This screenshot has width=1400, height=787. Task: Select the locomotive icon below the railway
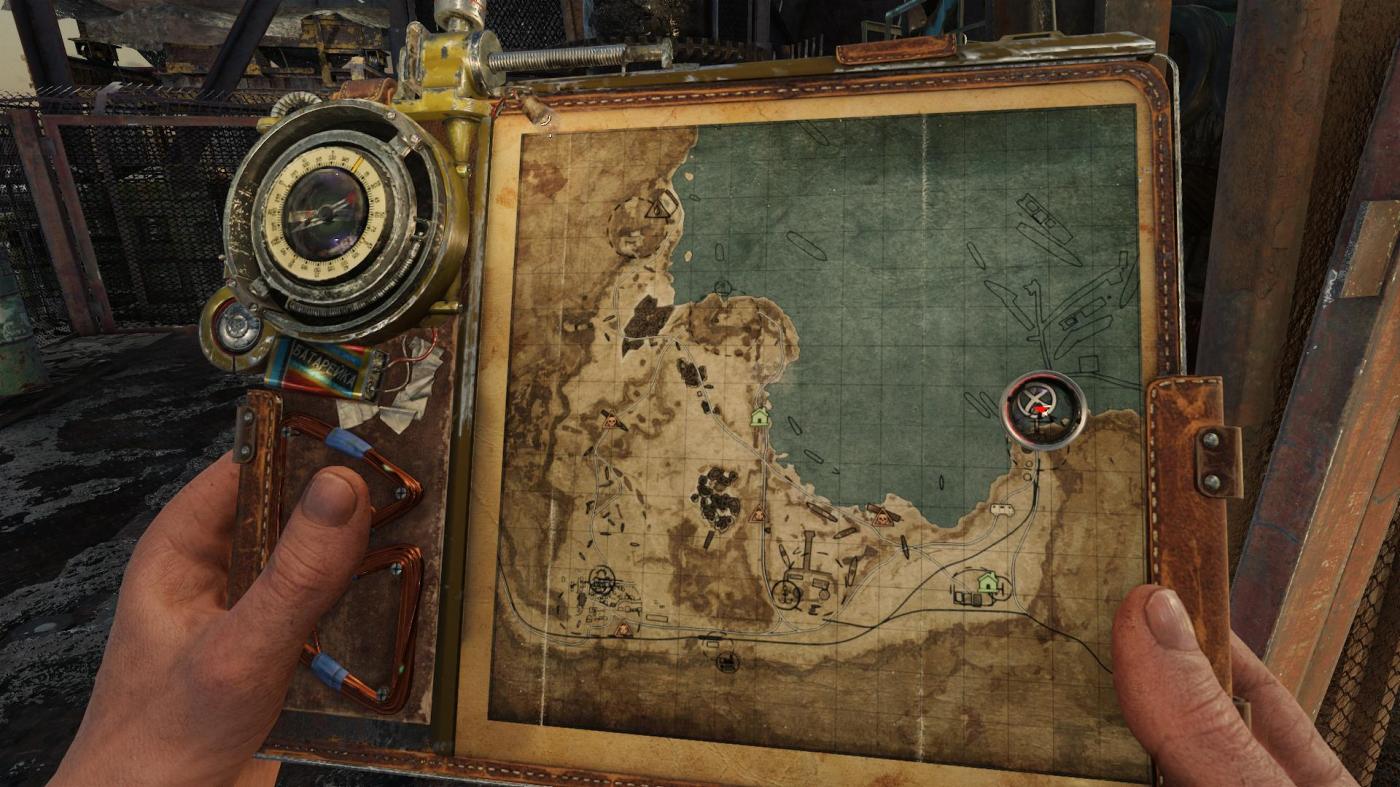point(727,661)
